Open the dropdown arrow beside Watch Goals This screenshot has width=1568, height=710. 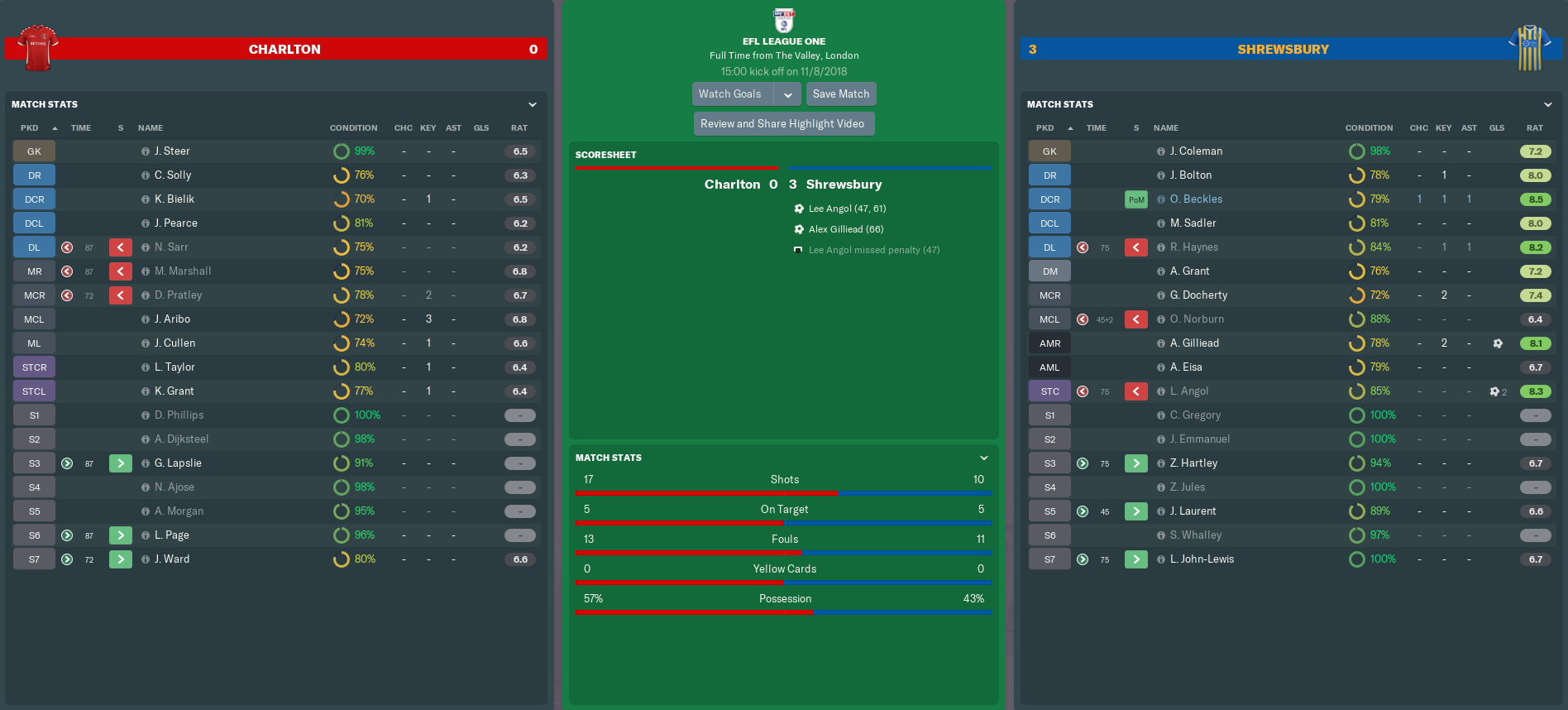[788, 94]
